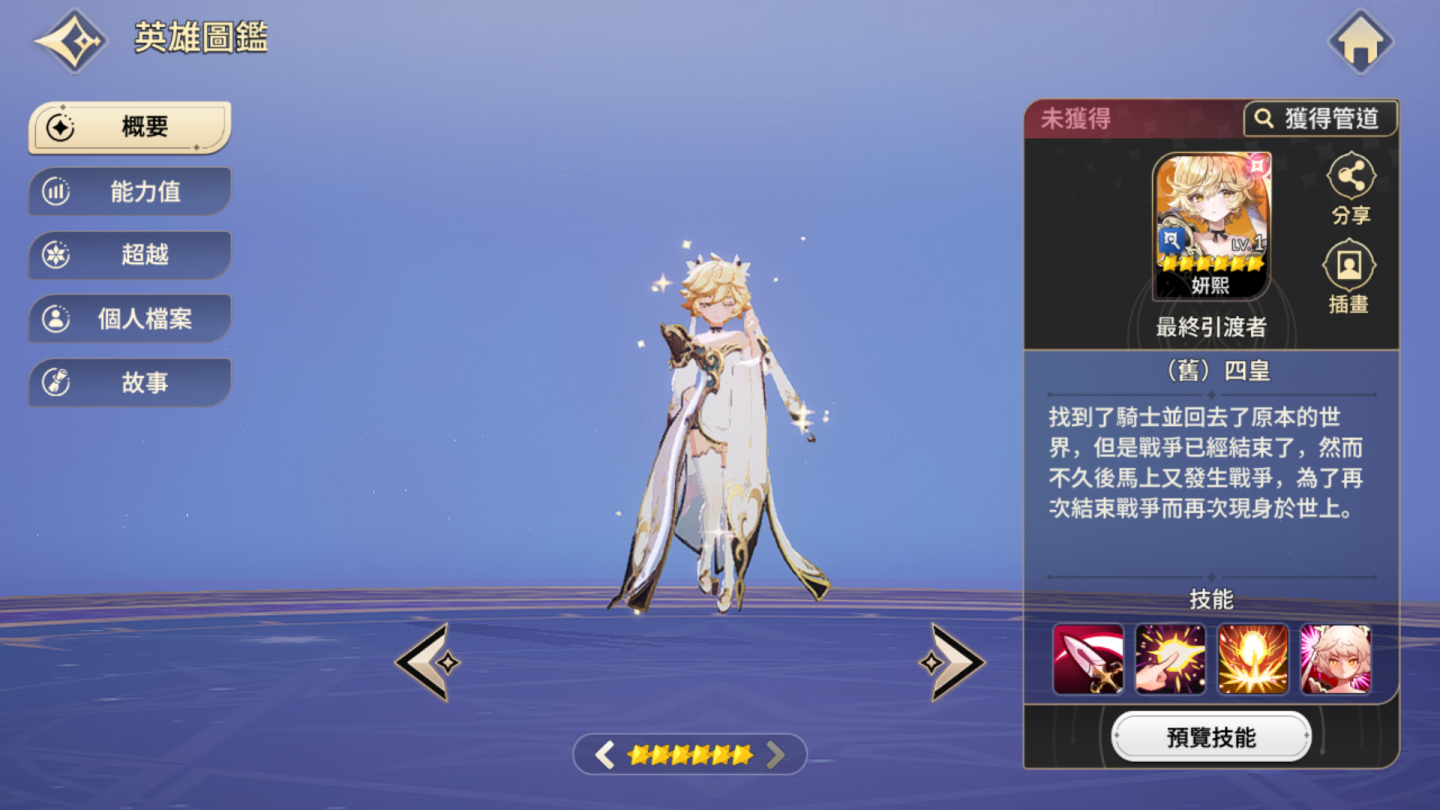Screen dimensions: 1440x810
Task: Preview skills with 預覽技能 button
Action: pyautogui.click(x=1211, y=738)
